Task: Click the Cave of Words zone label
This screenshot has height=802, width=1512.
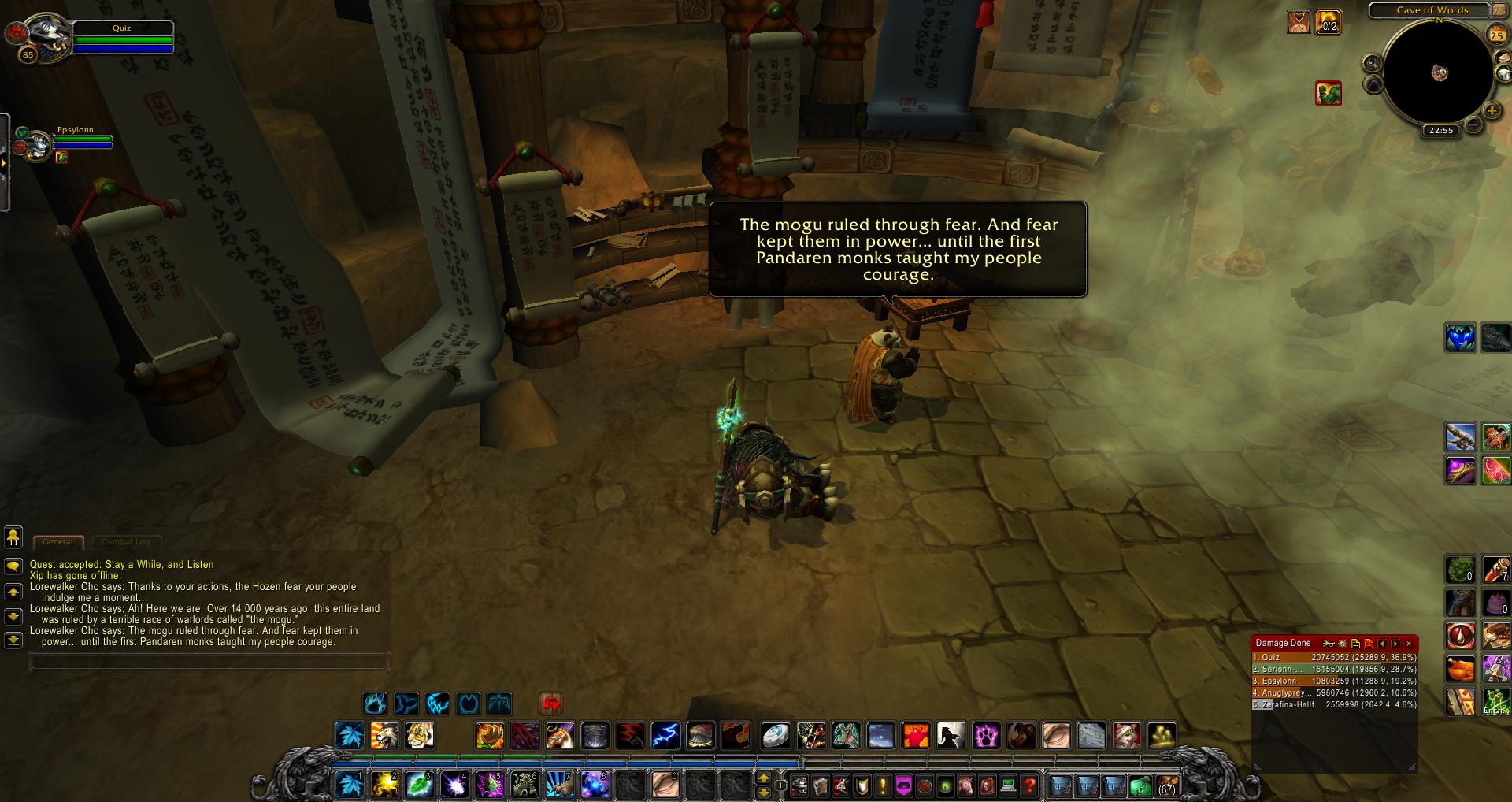Action: [1432, 10]
